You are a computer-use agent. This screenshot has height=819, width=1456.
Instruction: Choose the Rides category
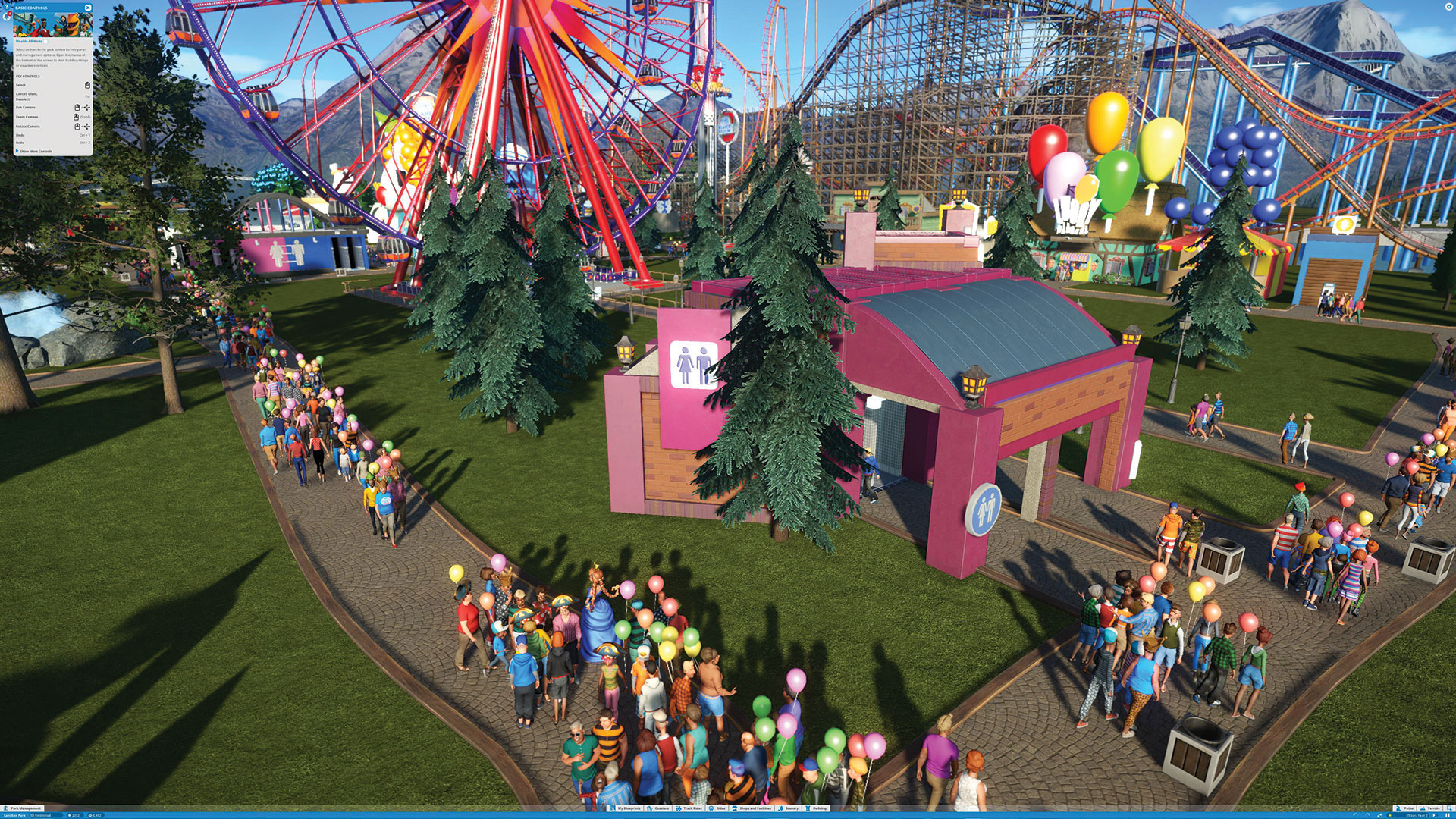pyautogui.click(x=717, y=808)
